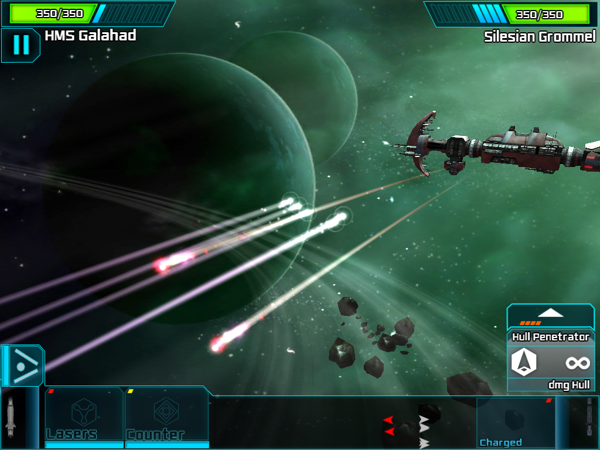Pause the battle
Viewport: 600px width, 450px height.
(20, 45)
